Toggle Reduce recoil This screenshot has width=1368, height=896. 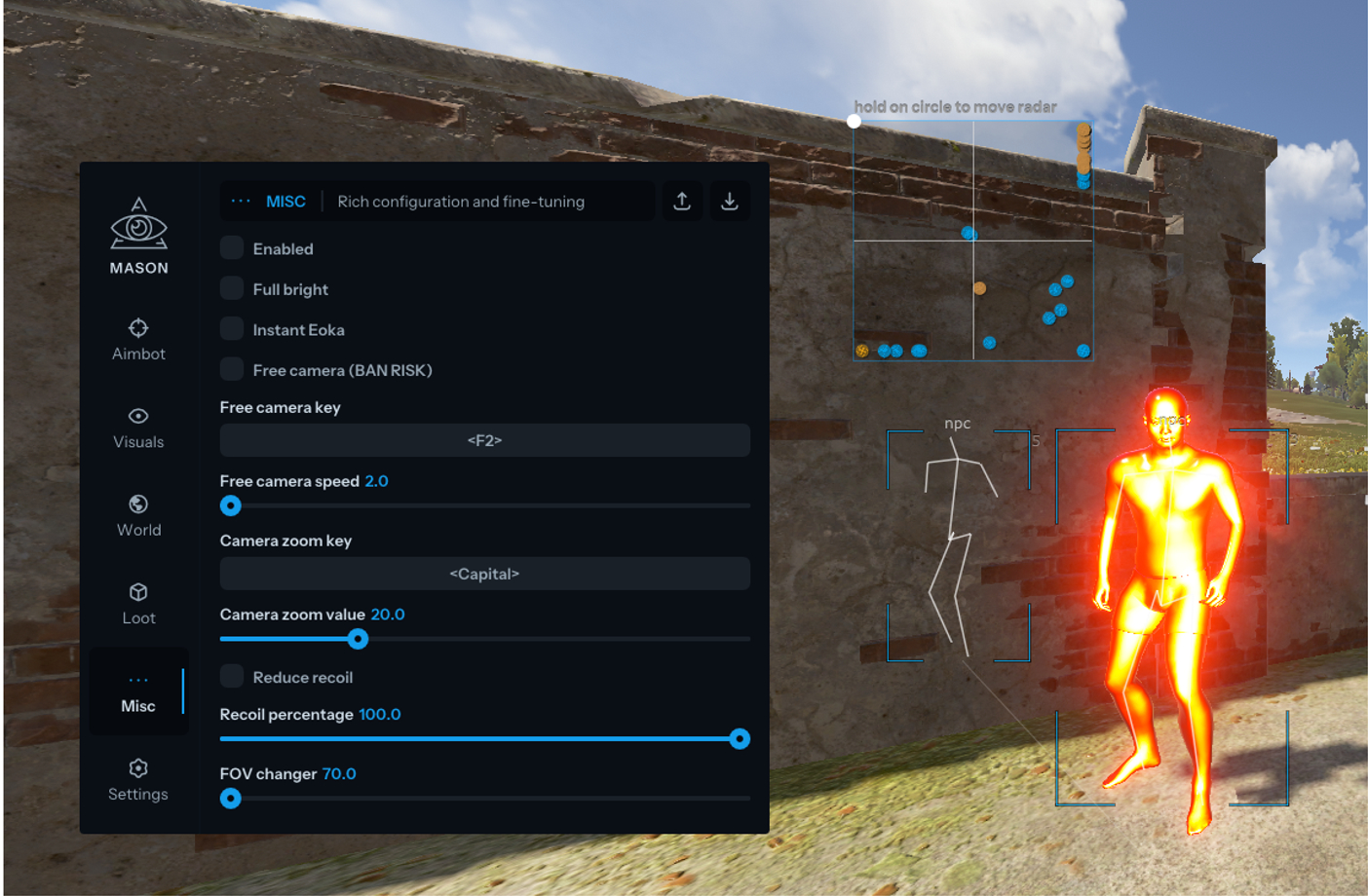(231, 677)
